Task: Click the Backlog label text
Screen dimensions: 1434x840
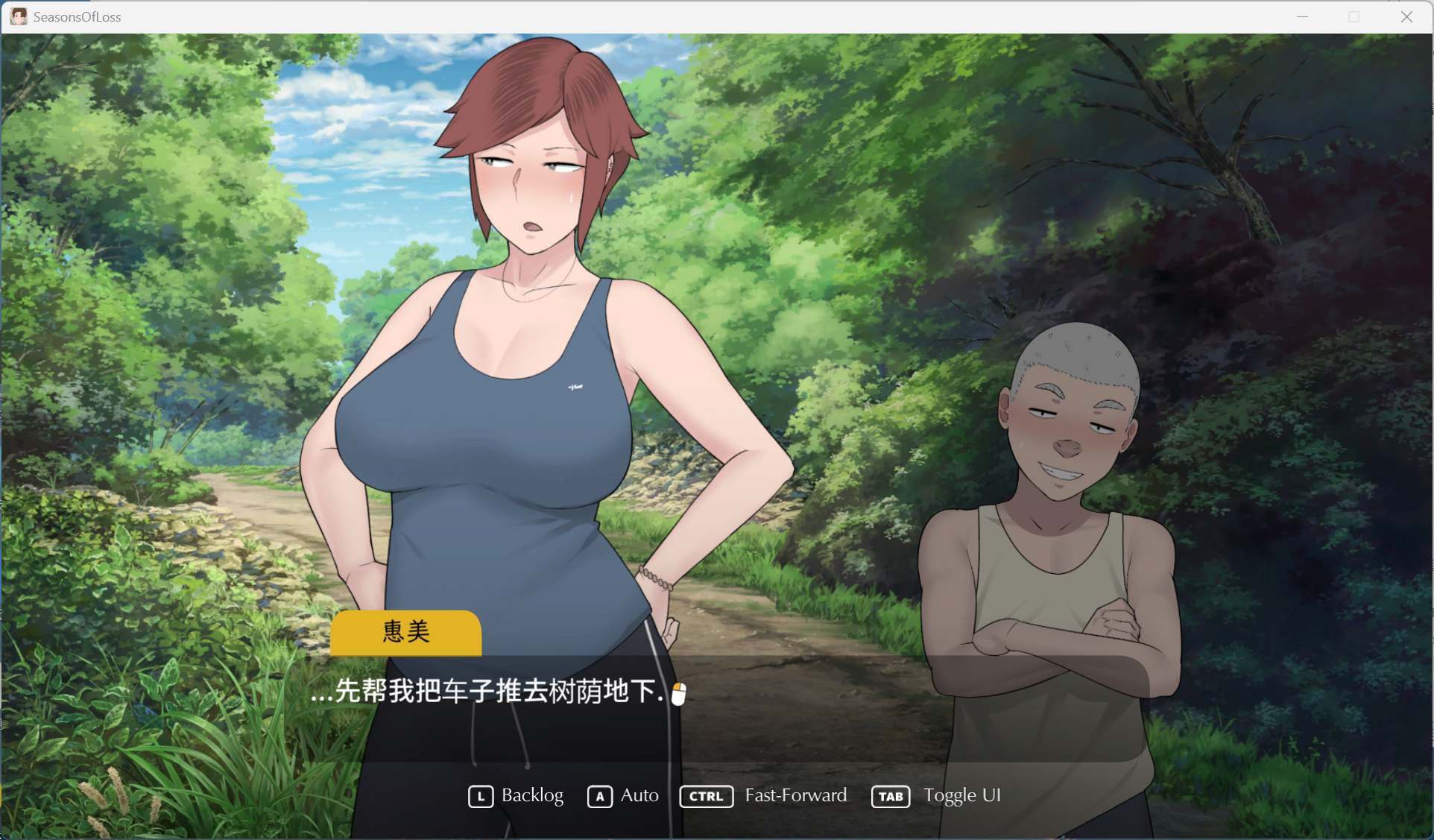Action: [x=531, y=796]
